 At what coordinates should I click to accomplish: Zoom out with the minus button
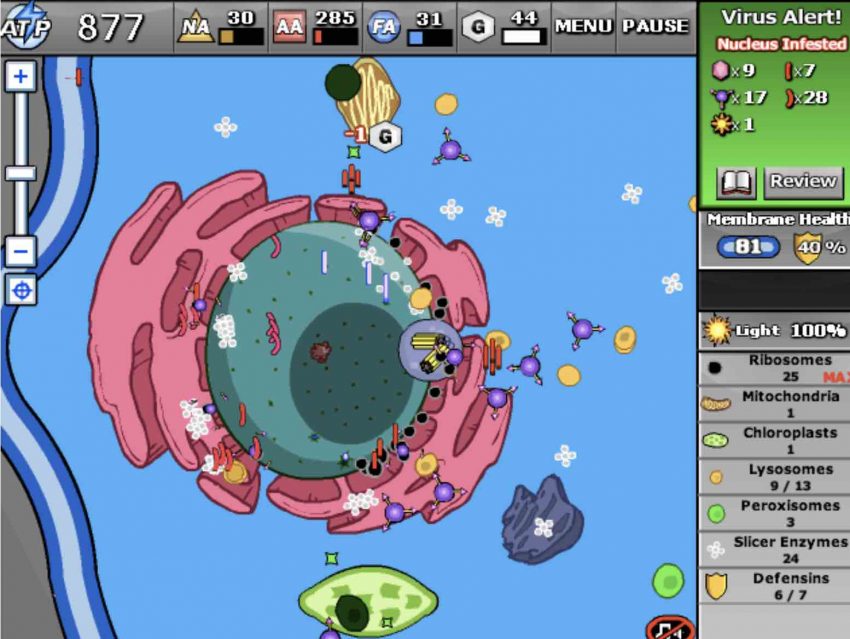click(x=21, y=250)
